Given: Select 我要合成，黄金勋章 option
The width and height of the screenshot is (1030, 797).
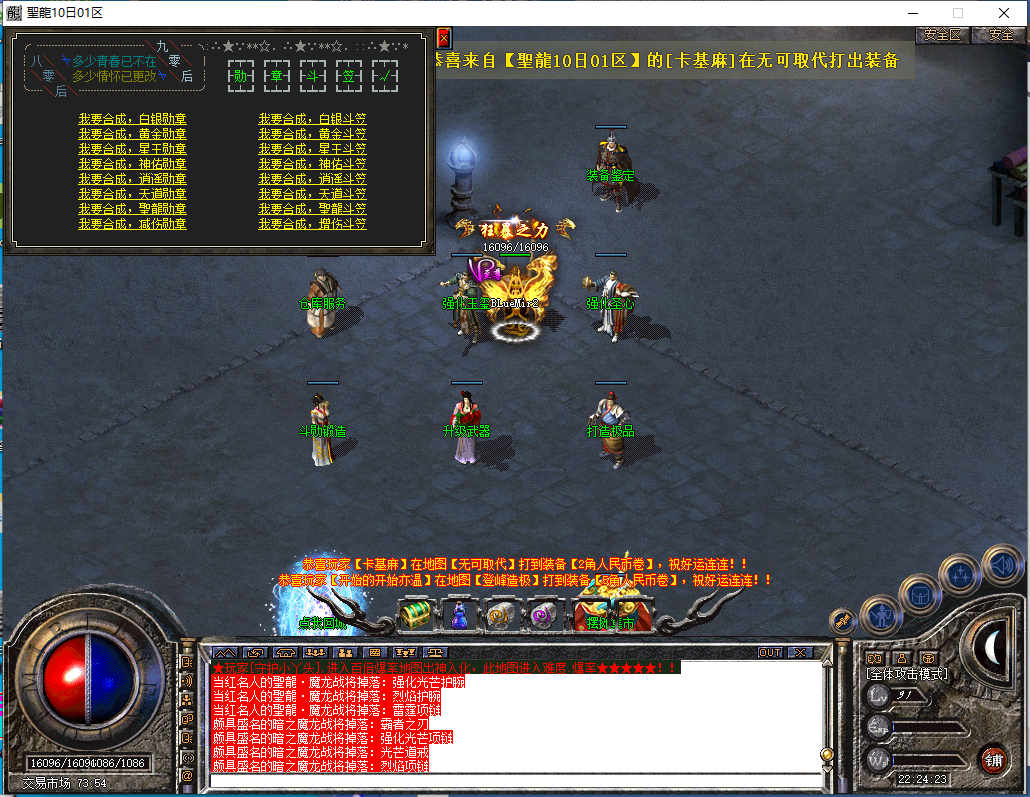Looking at the screenshot, I should point(133,134).
